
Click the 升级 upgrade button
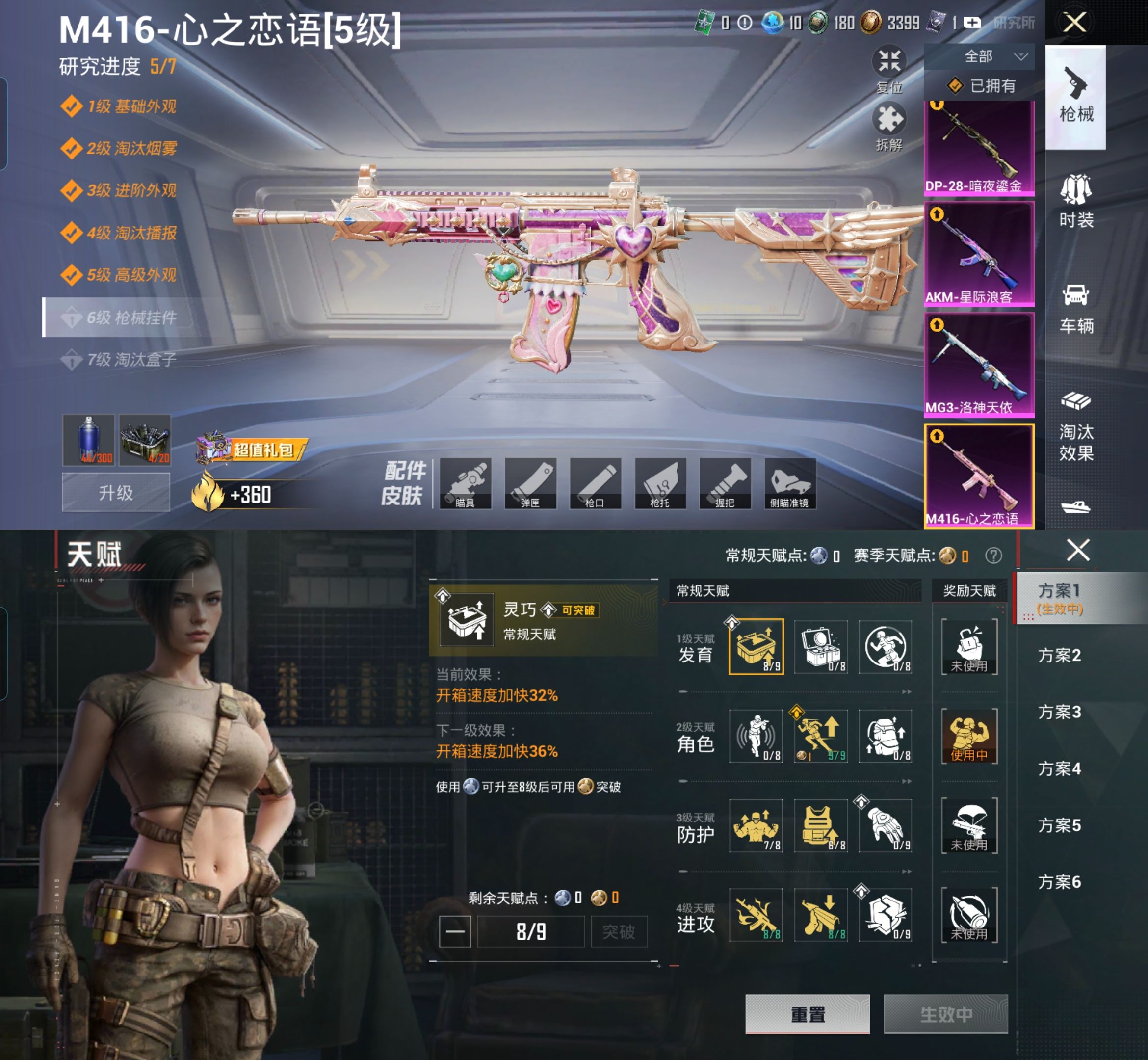[116, 492]
